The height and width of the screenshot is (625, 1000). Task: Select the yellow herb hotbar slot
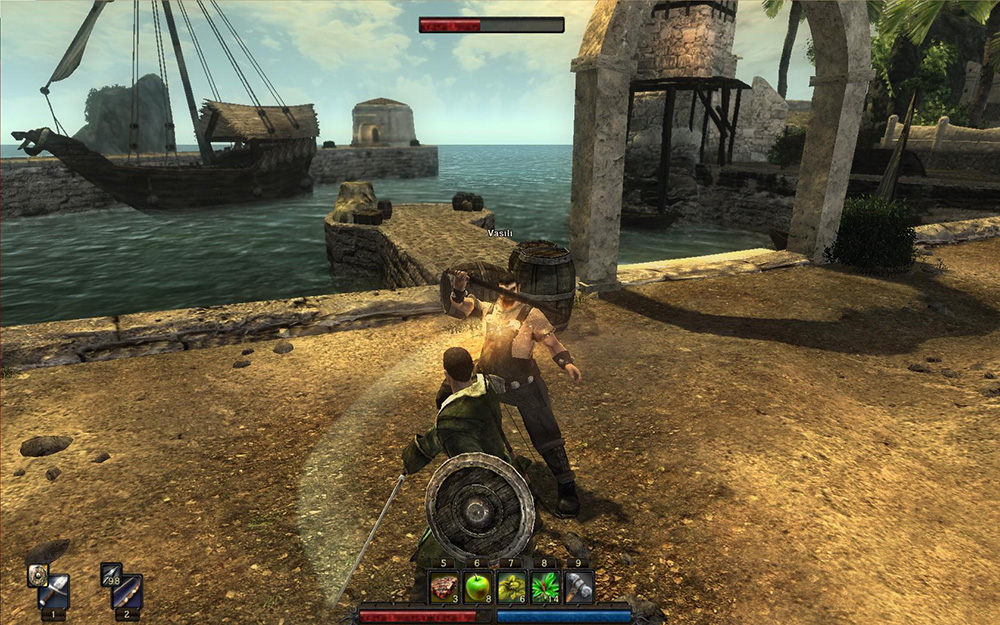coord(511,587)
